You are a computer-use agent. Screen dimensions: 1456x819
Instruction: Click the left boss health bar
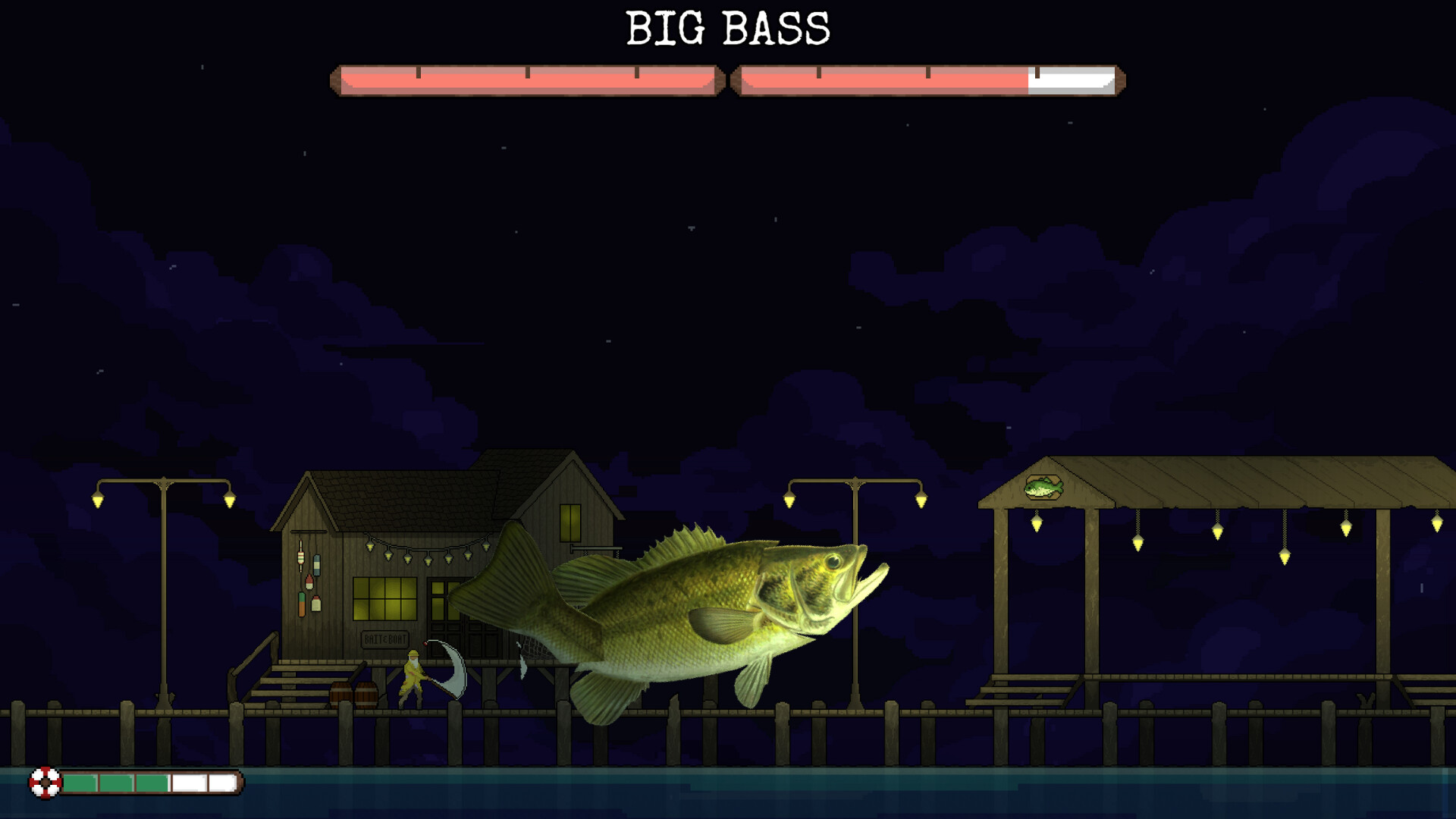click(526, 78)
